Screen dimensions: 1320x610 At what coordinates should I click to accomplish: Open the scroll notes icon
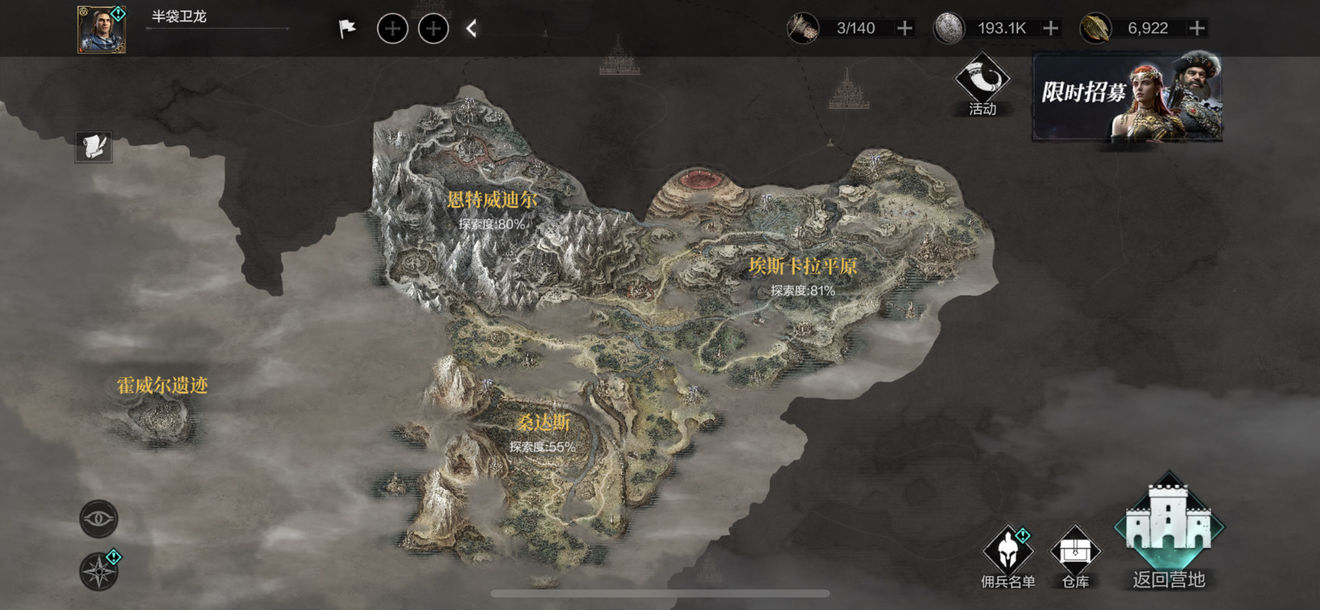pyautogui.click(x=94, y=147)
